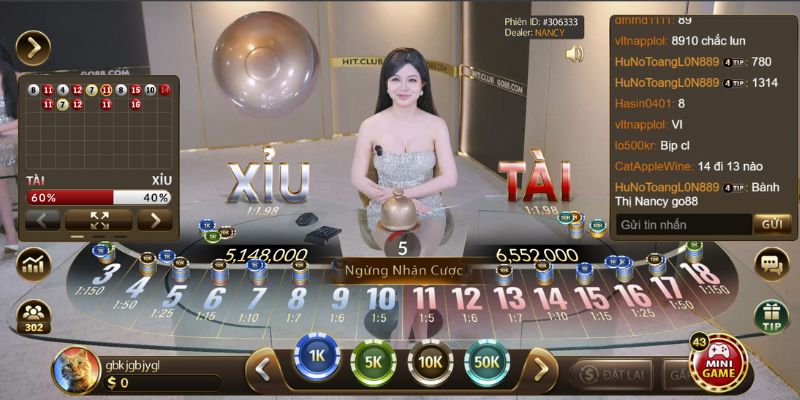Screen dimensions: 800x400
Task: Send the chat message with GỬI
Action: 770,224
